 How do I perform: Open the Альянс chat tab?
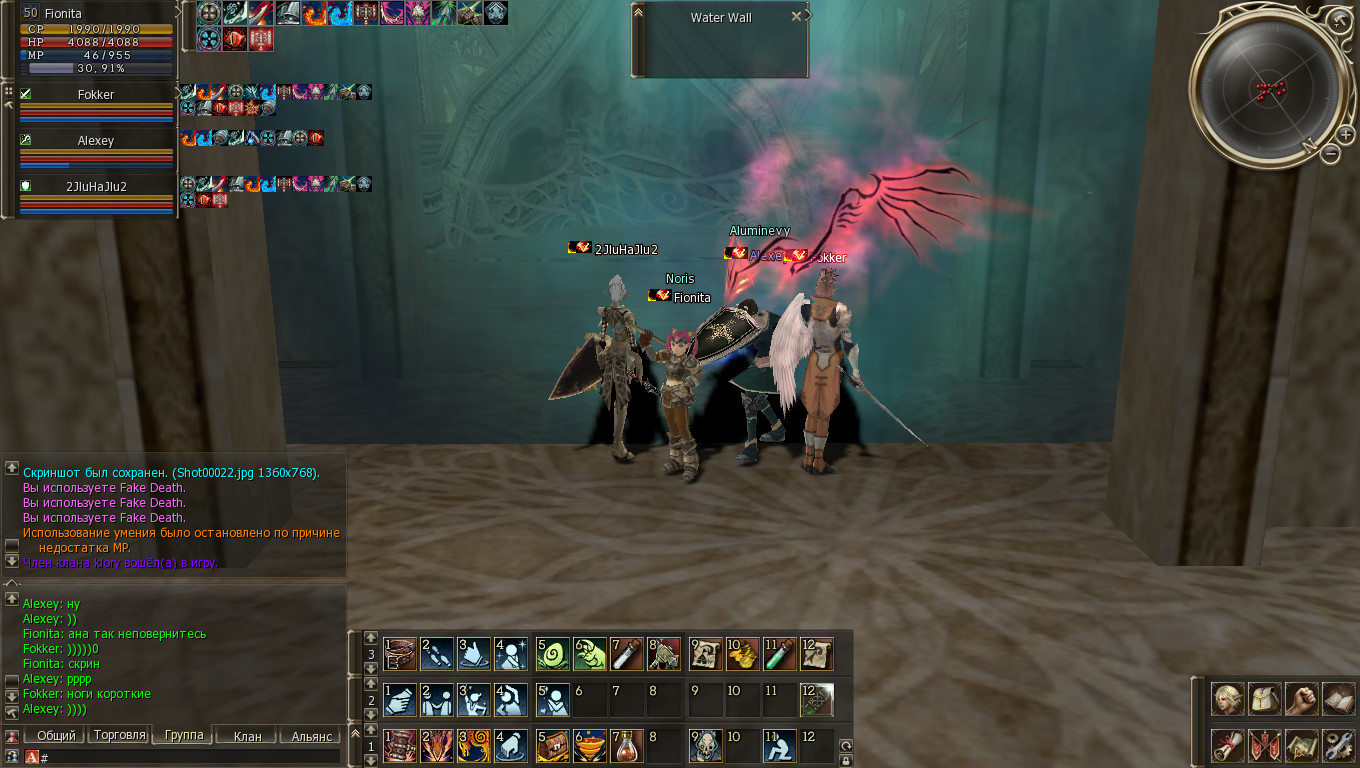pos(311,736)
